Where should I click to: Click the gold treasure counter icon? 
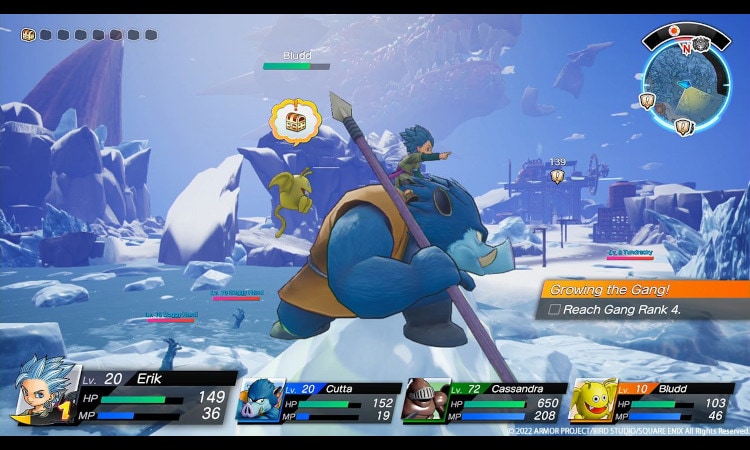click(x=28, y=35)
